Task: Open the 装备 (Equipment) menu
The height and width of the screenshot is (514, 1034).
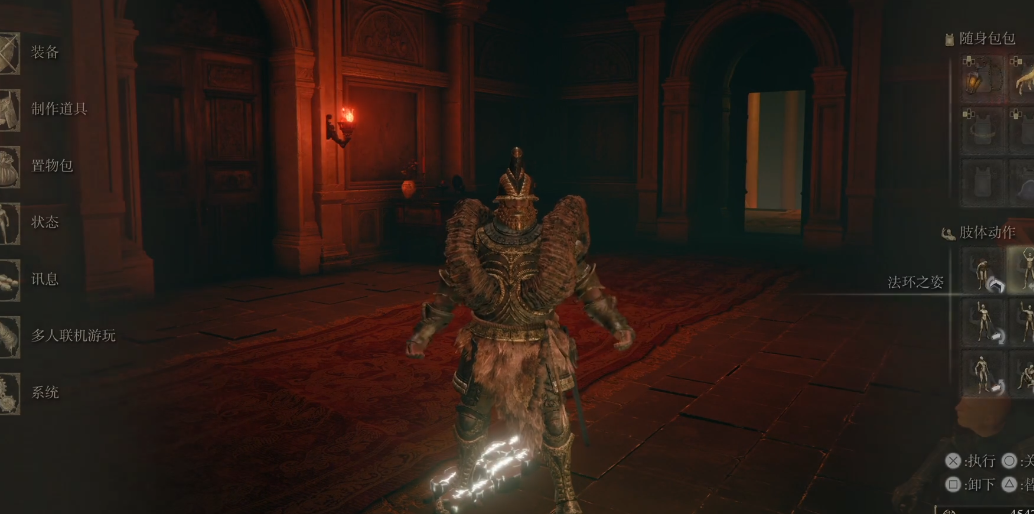Action: (x=44, y=52)
